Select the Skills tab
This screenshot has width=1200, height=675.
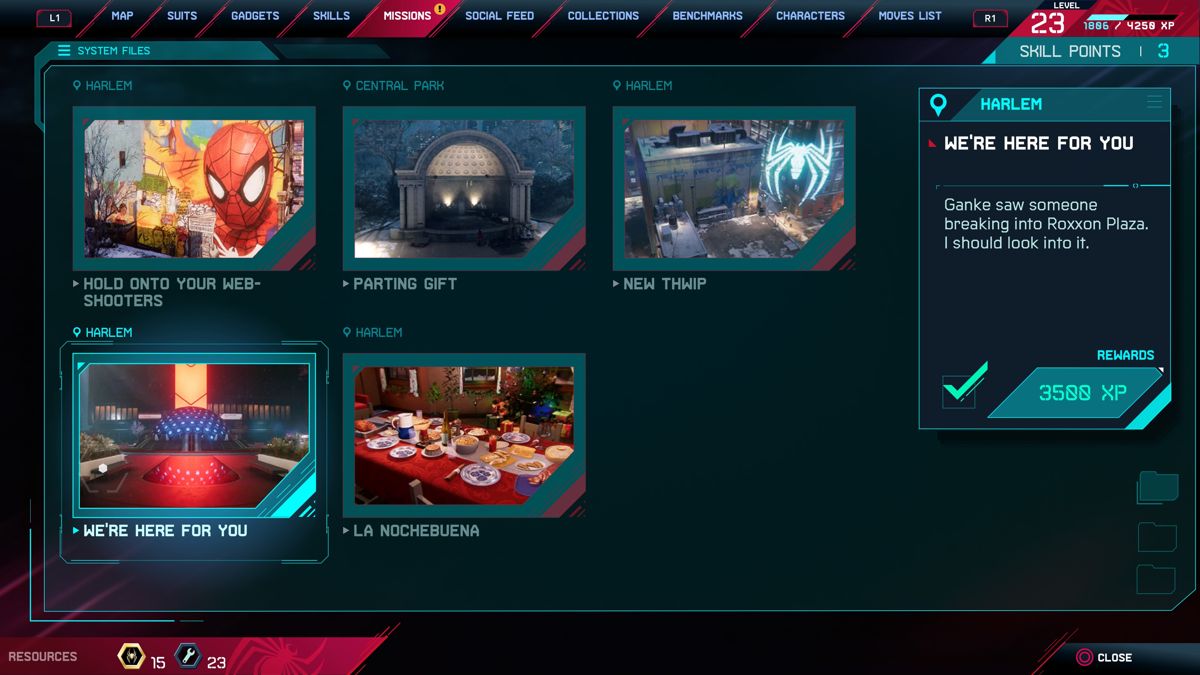coord(331,16)
